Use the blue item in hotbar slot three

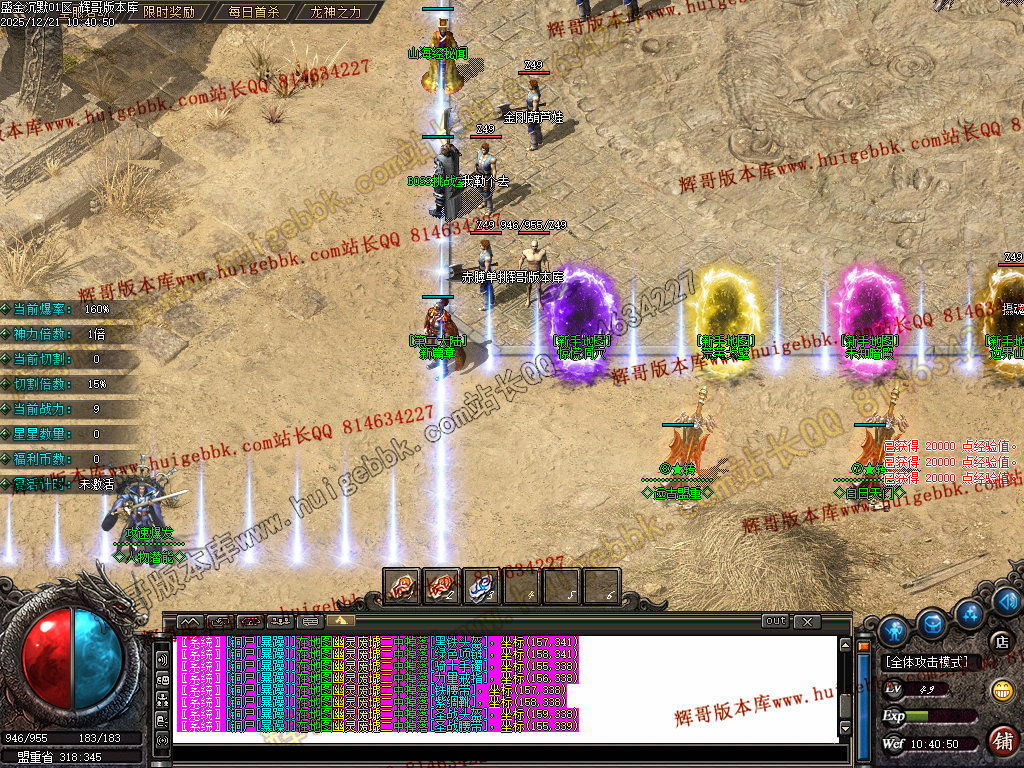482,586
